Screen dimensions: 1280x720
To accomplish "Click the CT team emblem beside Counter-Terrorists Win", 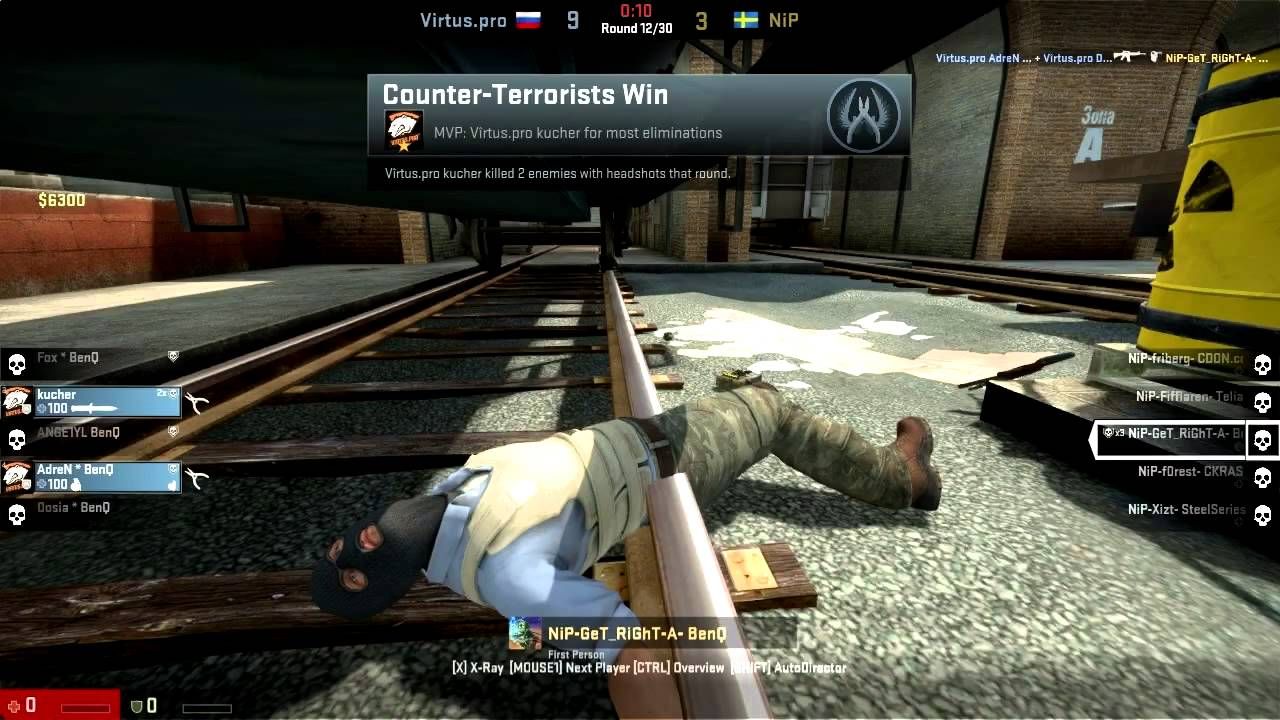I will [x=862, y=115].
